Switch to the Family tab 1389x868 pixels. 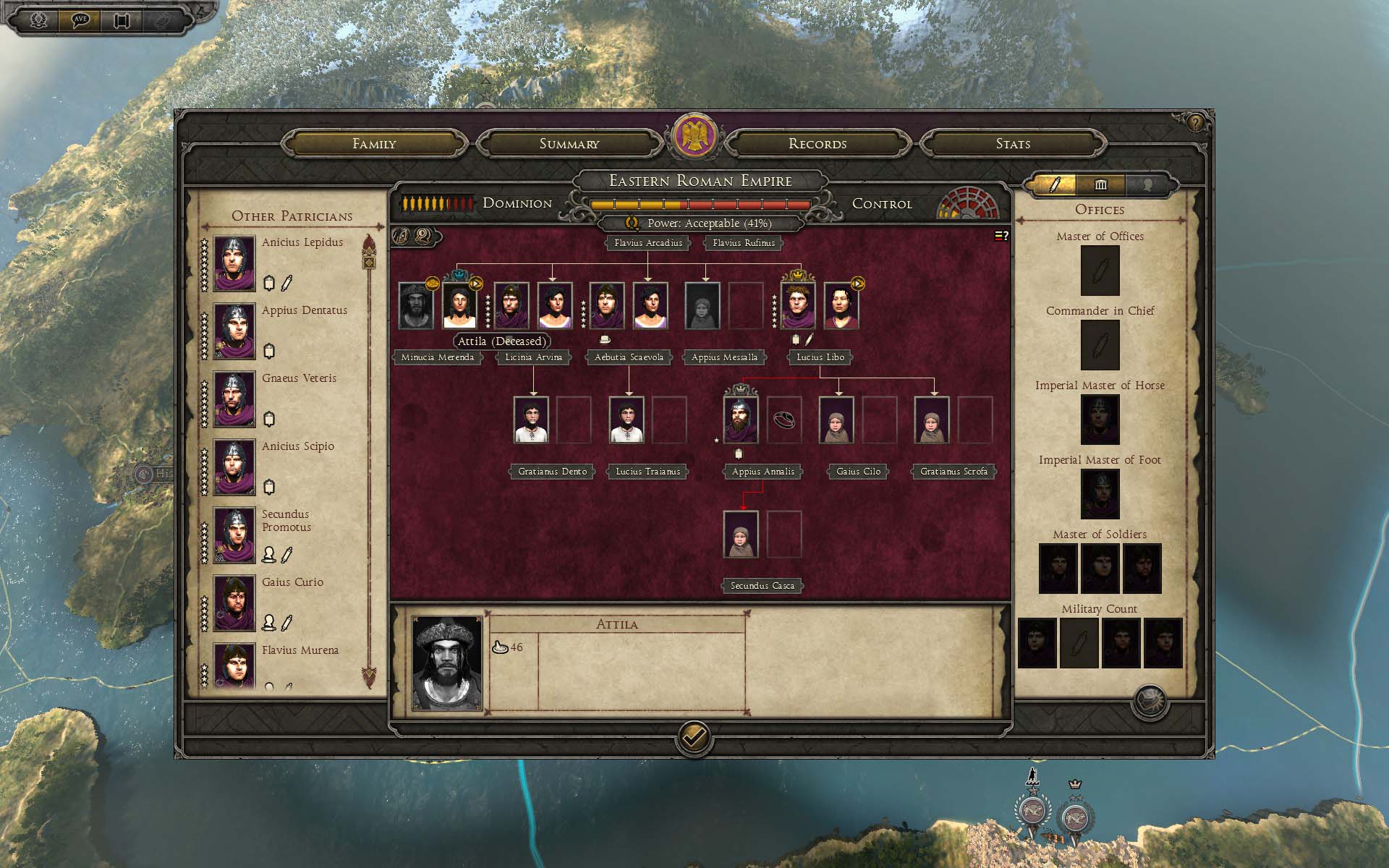(x=374, y=143)
